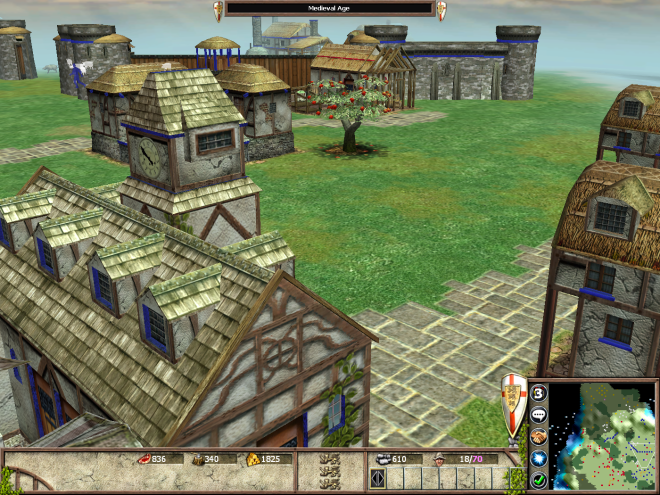The height and width of the screenshot is (495, 660).
Task: Click the Medieval Age title bar
Action: (329, 8)
